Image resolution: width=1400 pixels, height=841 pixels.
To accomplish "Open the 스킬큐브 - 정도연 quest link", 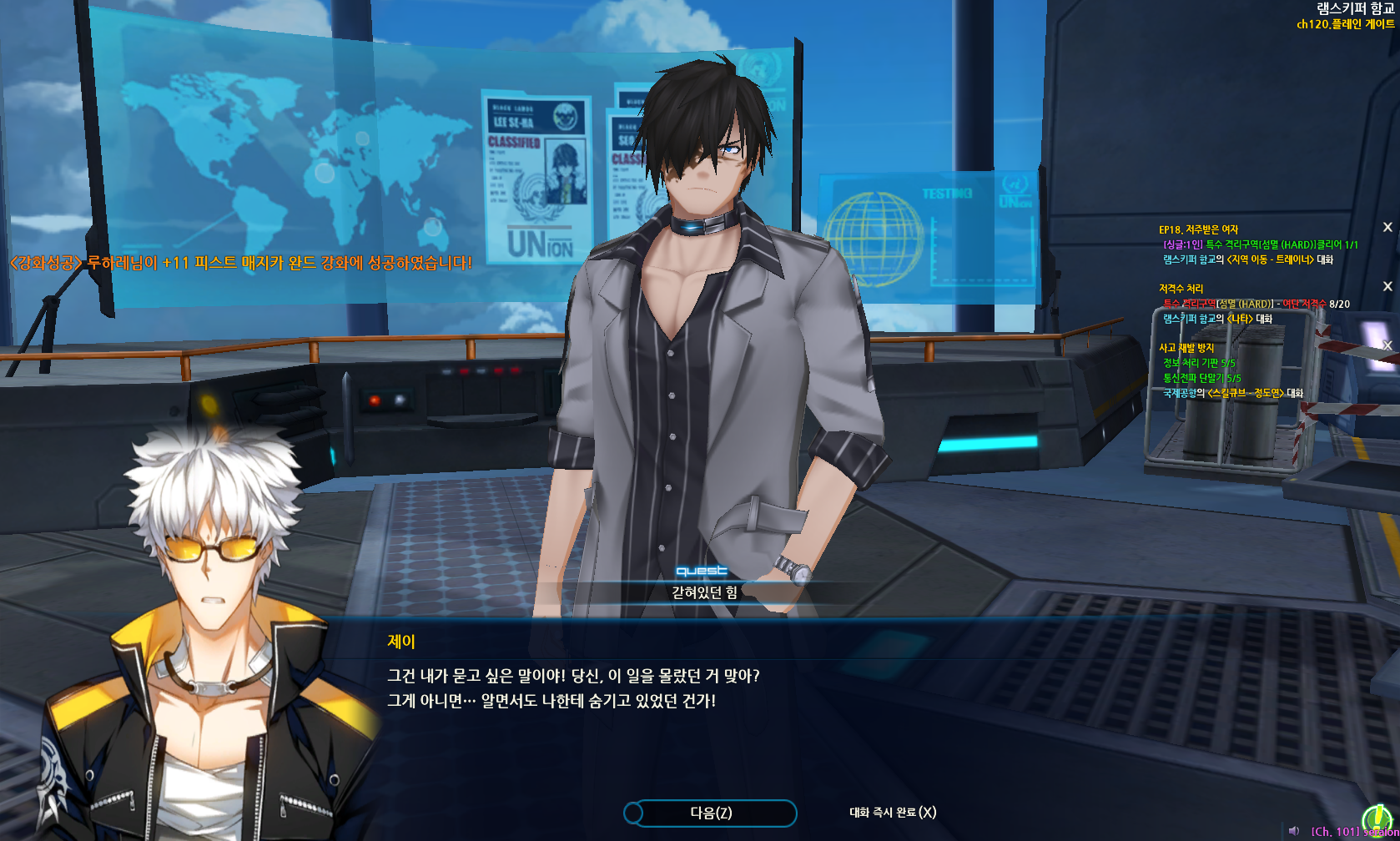I will coord(1246,393).
